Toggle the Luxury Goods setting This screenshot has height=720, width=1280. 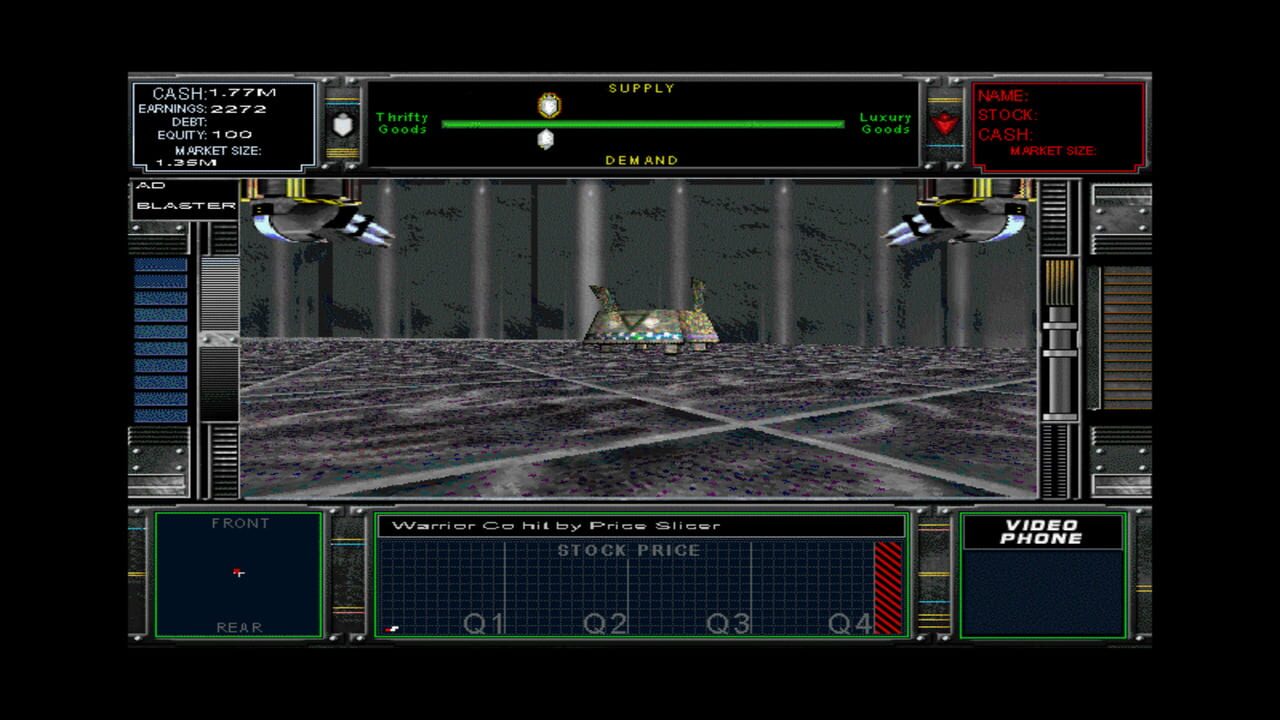[x=883, y=123]
